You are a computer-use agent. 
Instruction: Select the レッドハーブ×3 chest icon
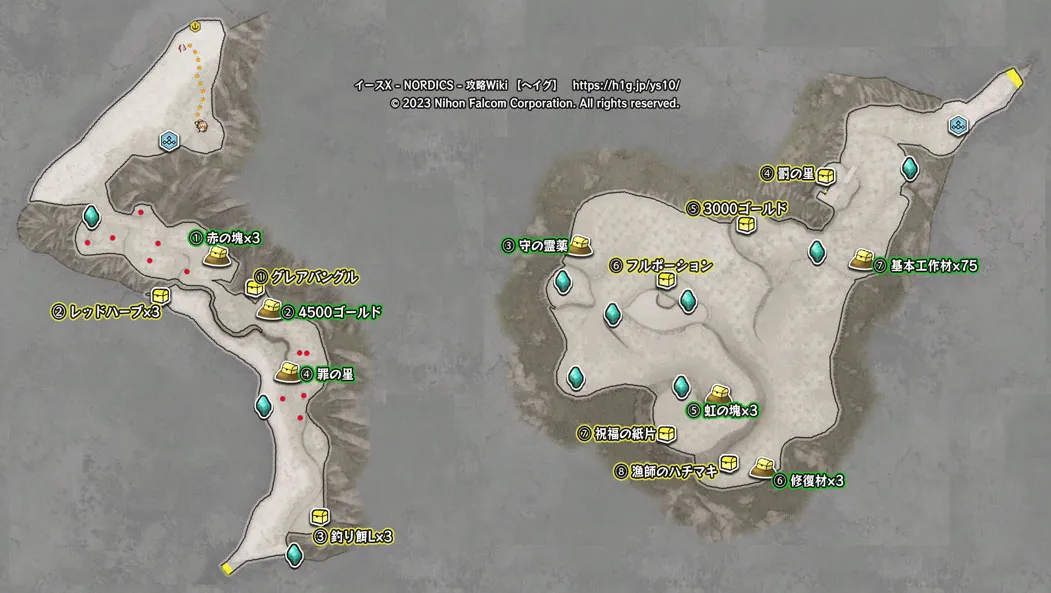click(161, 296)
